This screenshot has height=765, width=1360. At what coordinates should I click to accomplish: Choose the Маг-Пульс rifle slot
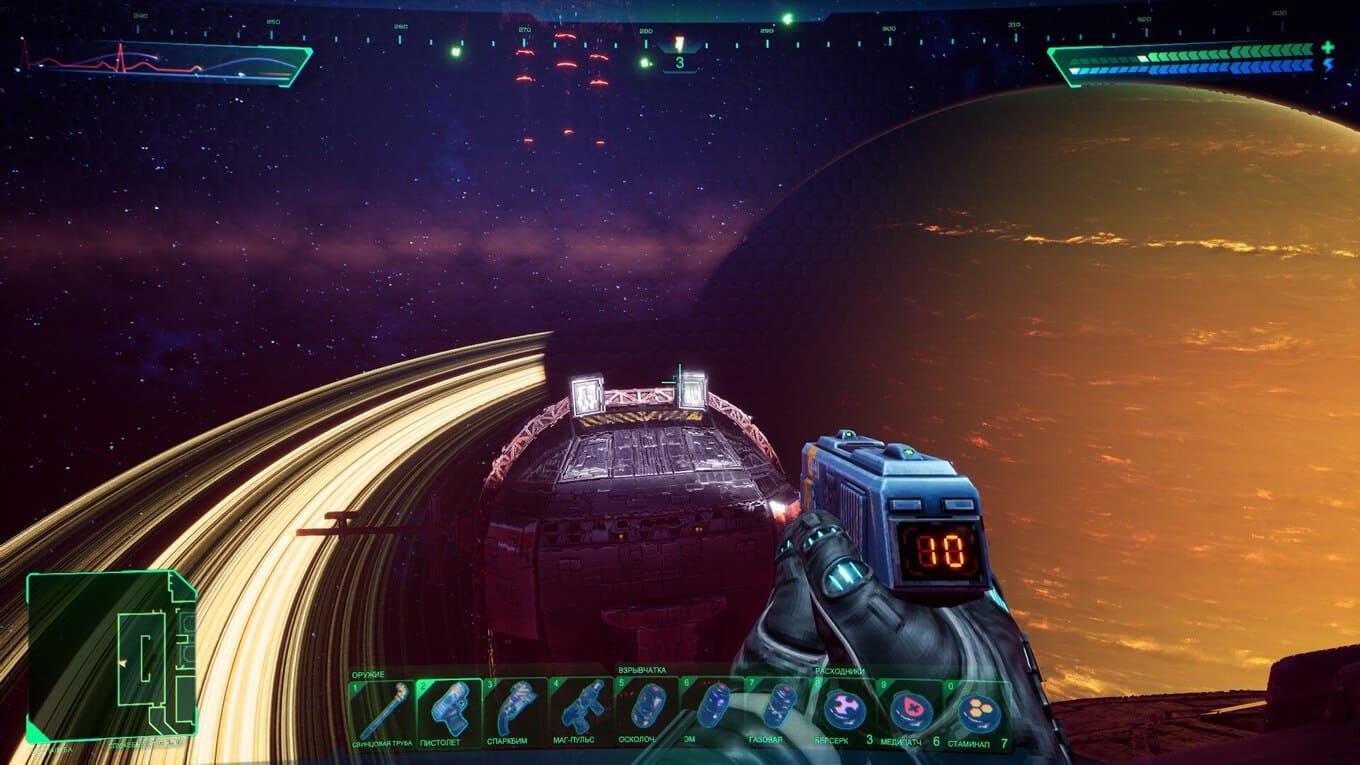click(x=581, y=714)
